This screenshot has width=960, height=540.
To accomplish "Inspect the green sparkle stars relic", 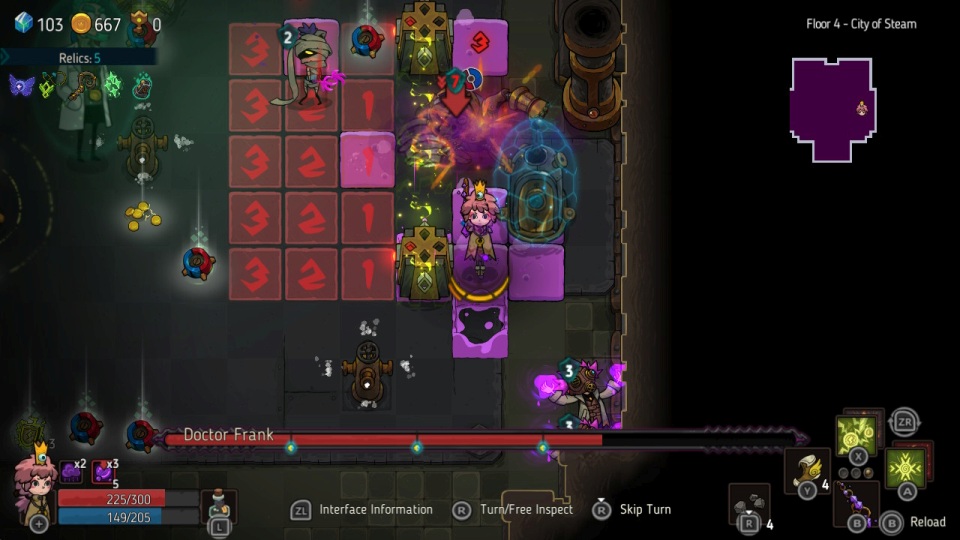I will point(112,85).
